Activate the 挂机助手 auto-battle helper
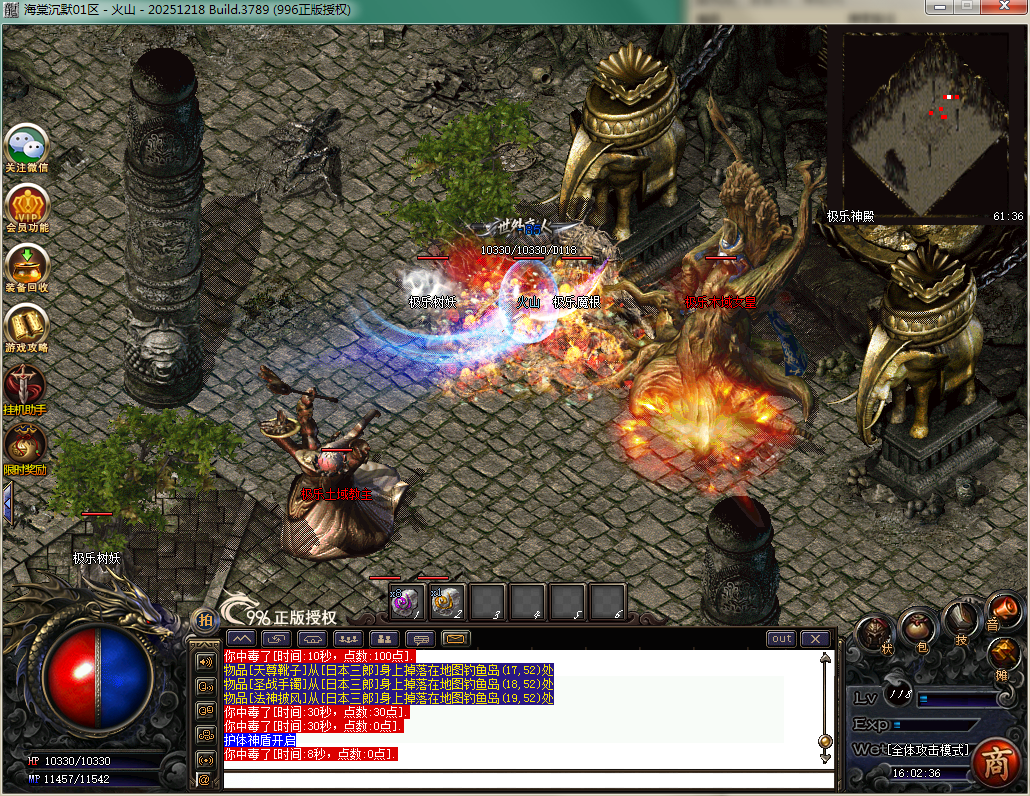The image size is (1030, 796). pyautogui.click(x=25, y=385)
